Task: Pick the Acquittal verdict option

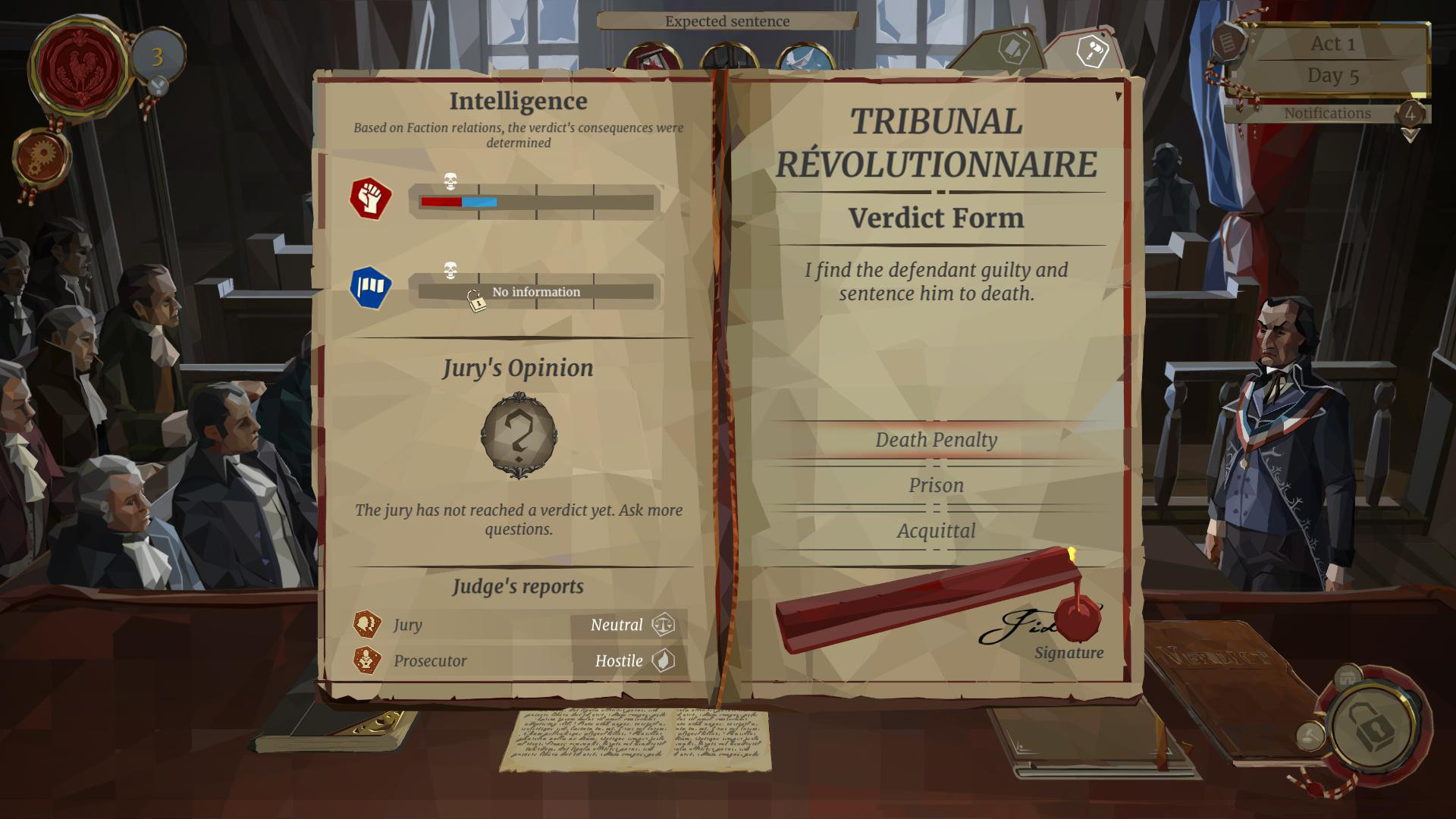Action: (936, 532)
